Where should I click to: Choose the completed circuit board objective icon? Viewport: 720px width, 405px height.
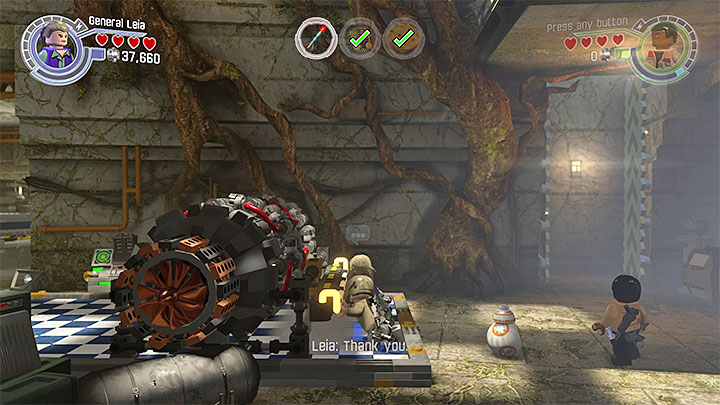(359, 39)
